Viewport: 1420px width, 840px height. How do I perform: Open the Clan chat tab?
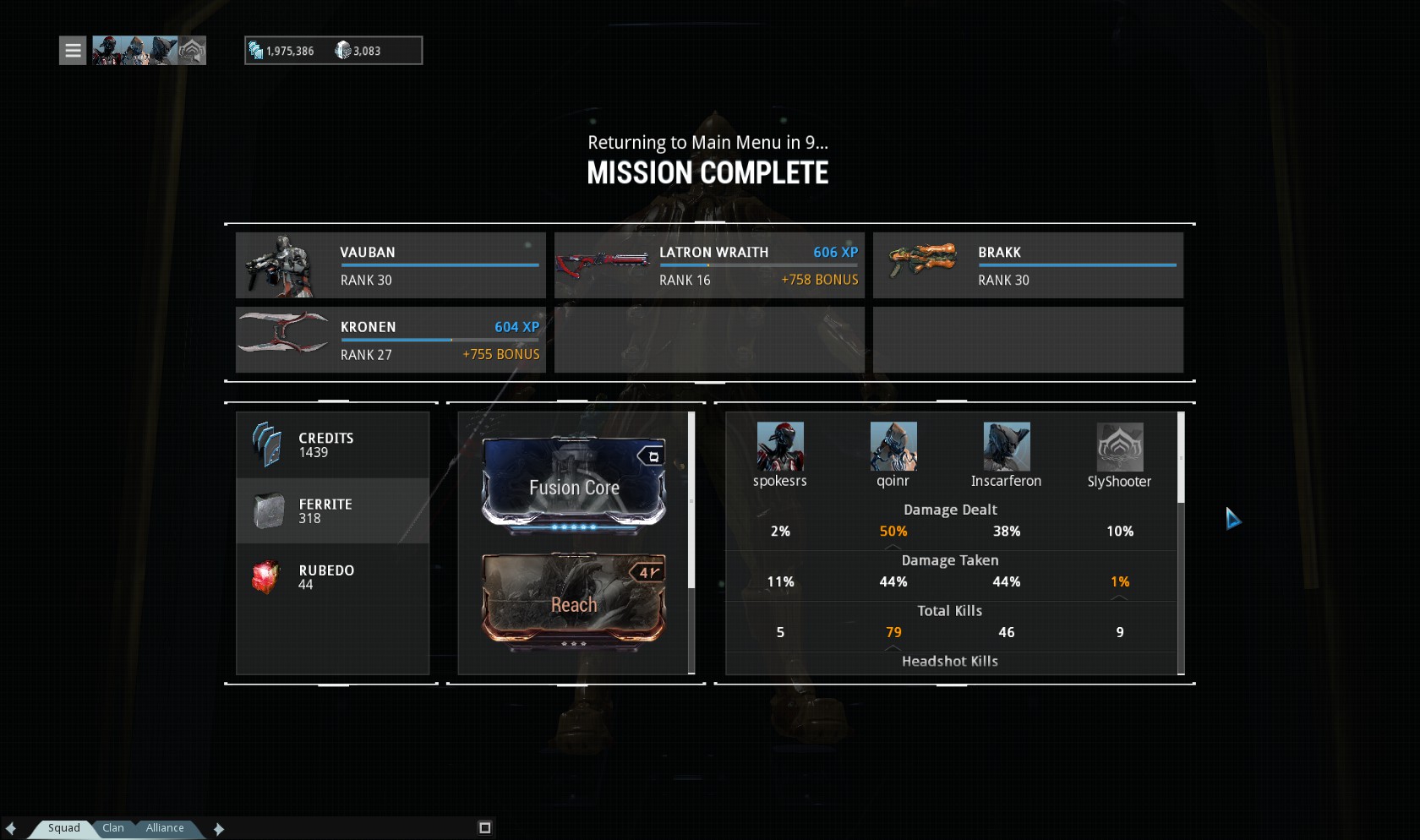pyautogui.click(x=113, y=828)
